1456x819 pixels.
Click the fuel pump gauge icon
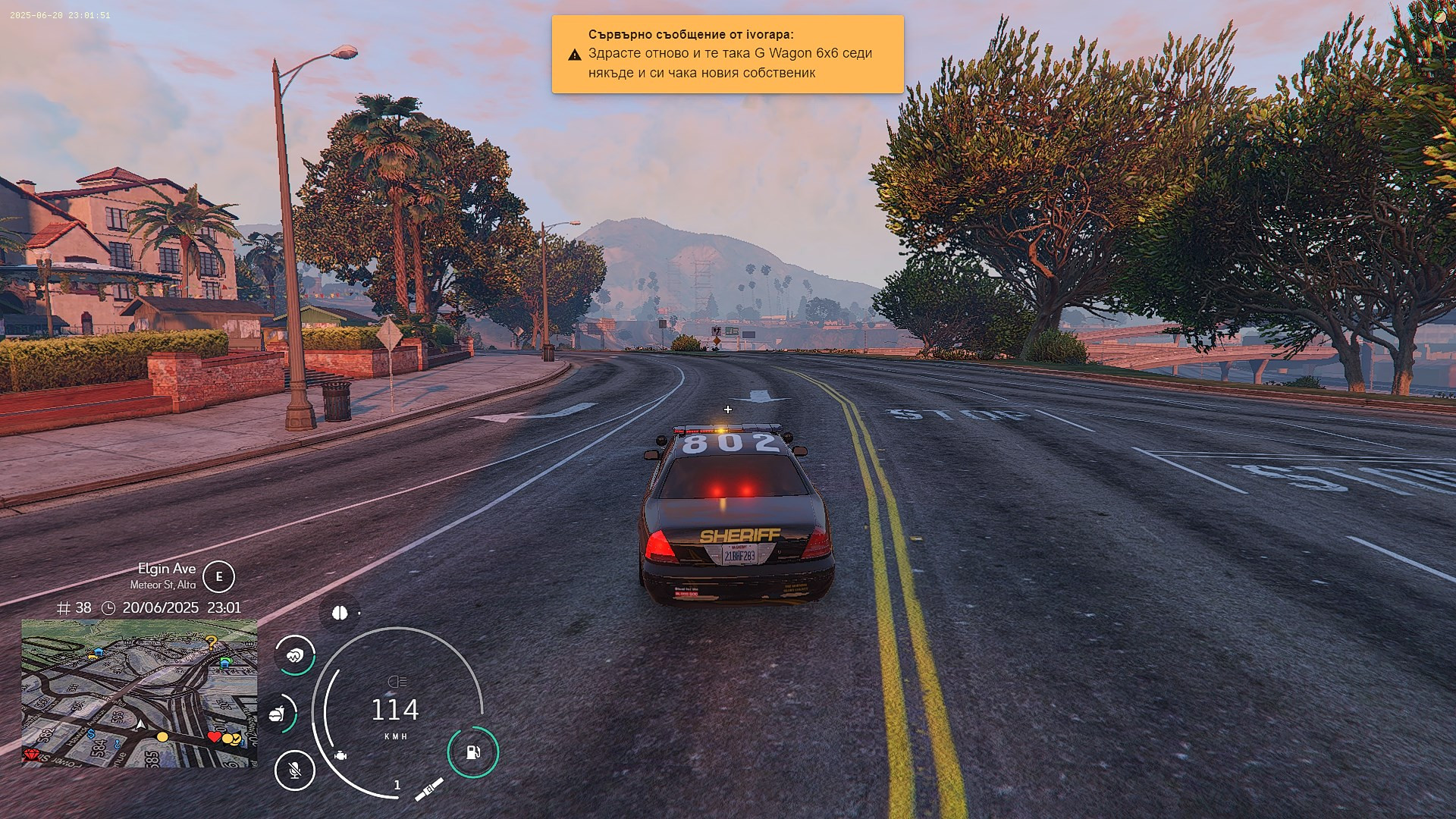click(x=473, y=752)
